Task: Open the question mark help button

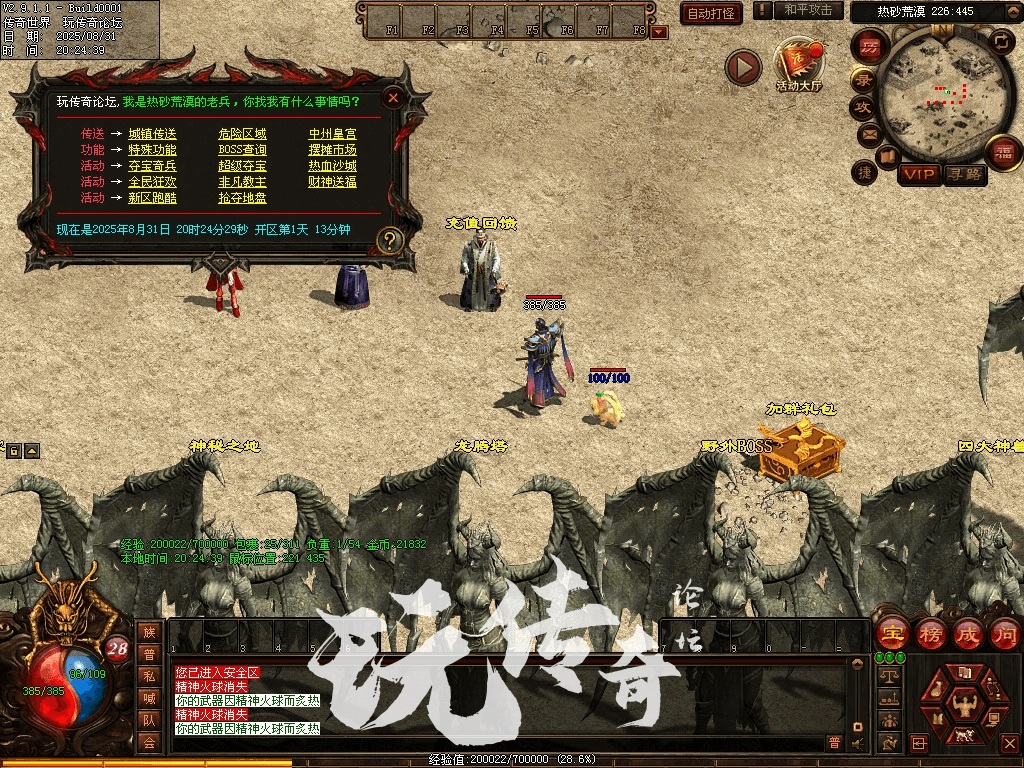Action: click(390, 240)
